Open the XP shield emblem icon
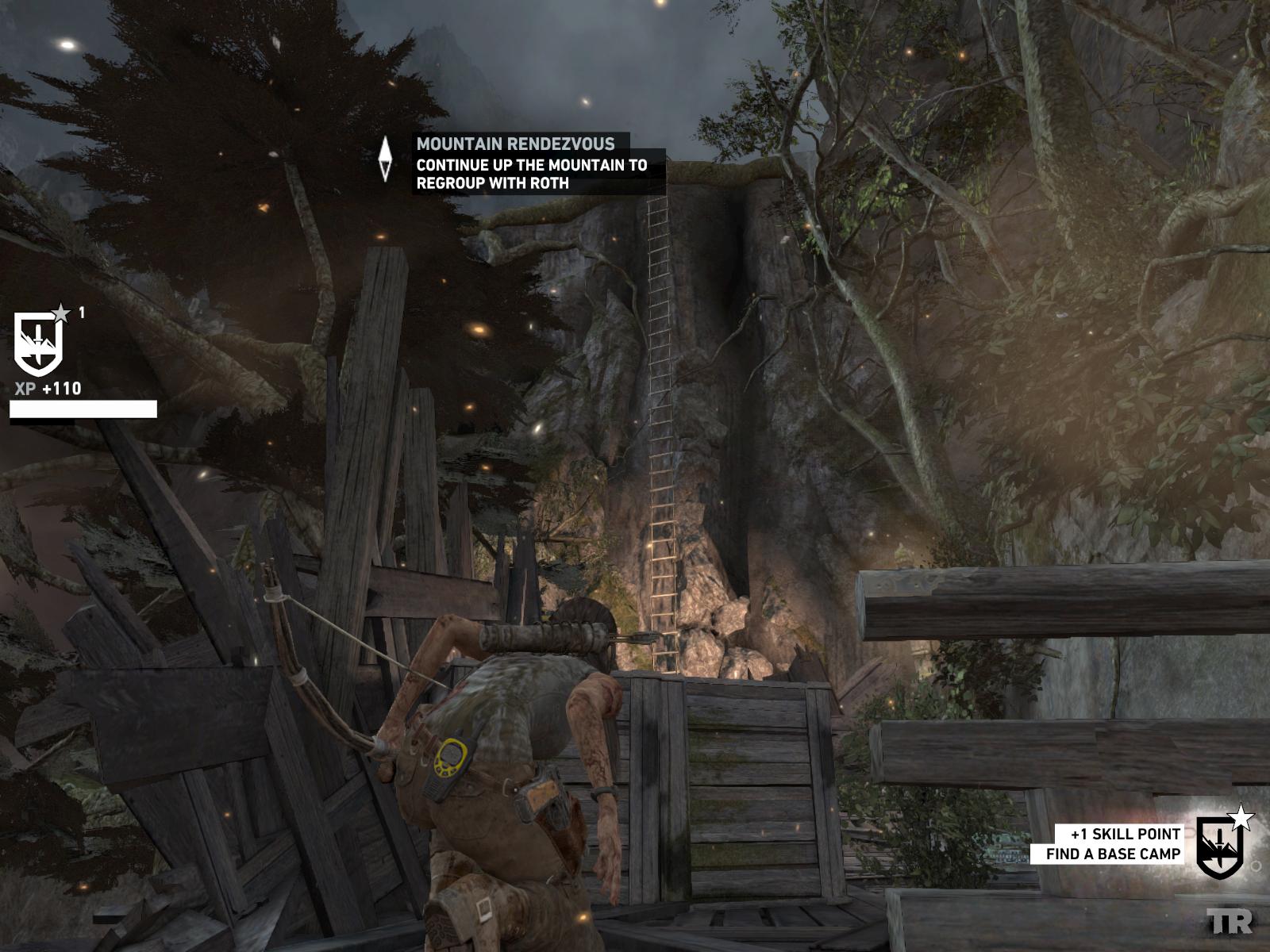Viewport: 1270px width, 952px height. click(x=38, y=344)
